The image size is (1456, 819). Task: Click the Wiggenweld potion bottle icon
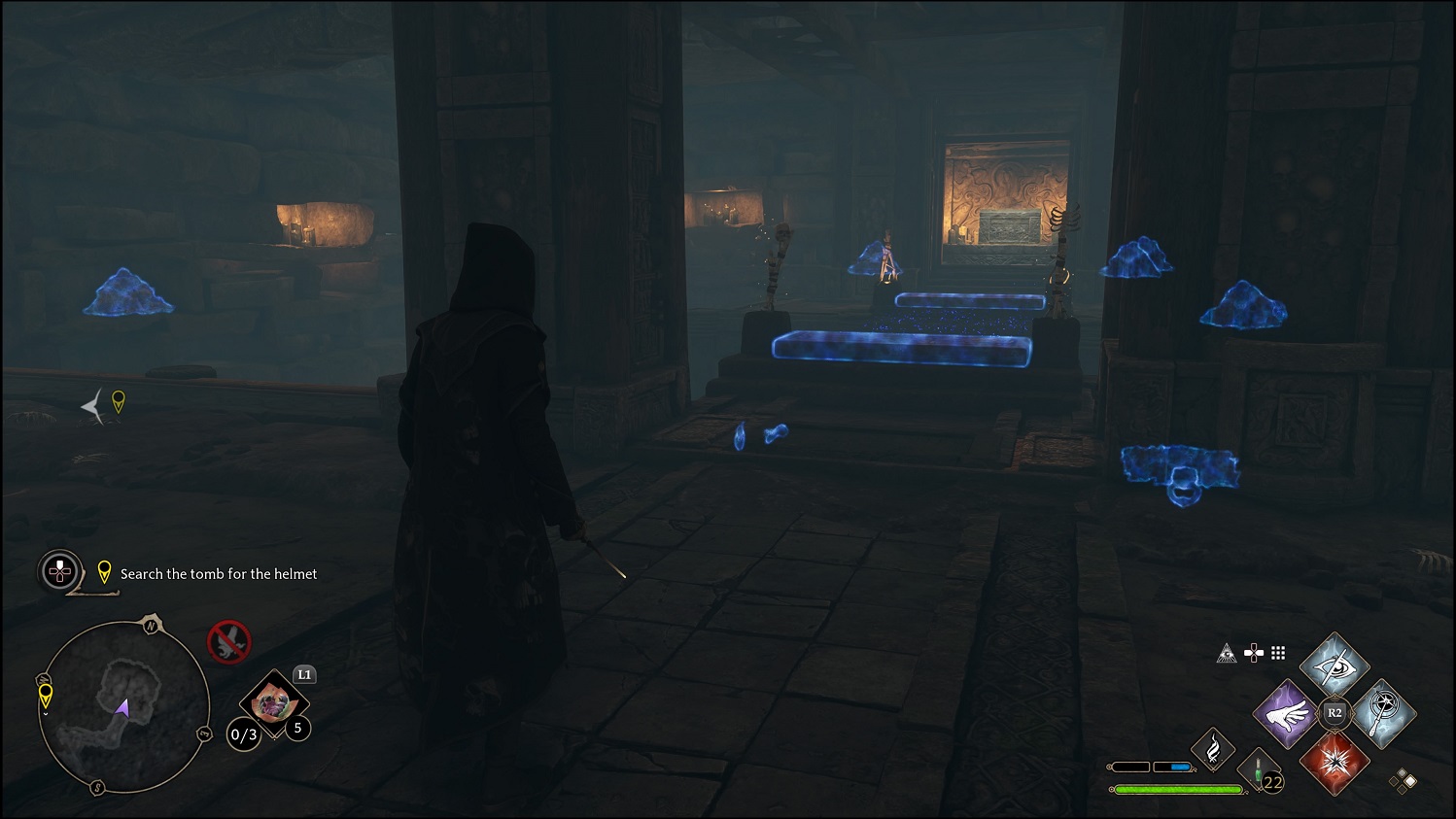pyautogui.click(x=1259, y=768)
